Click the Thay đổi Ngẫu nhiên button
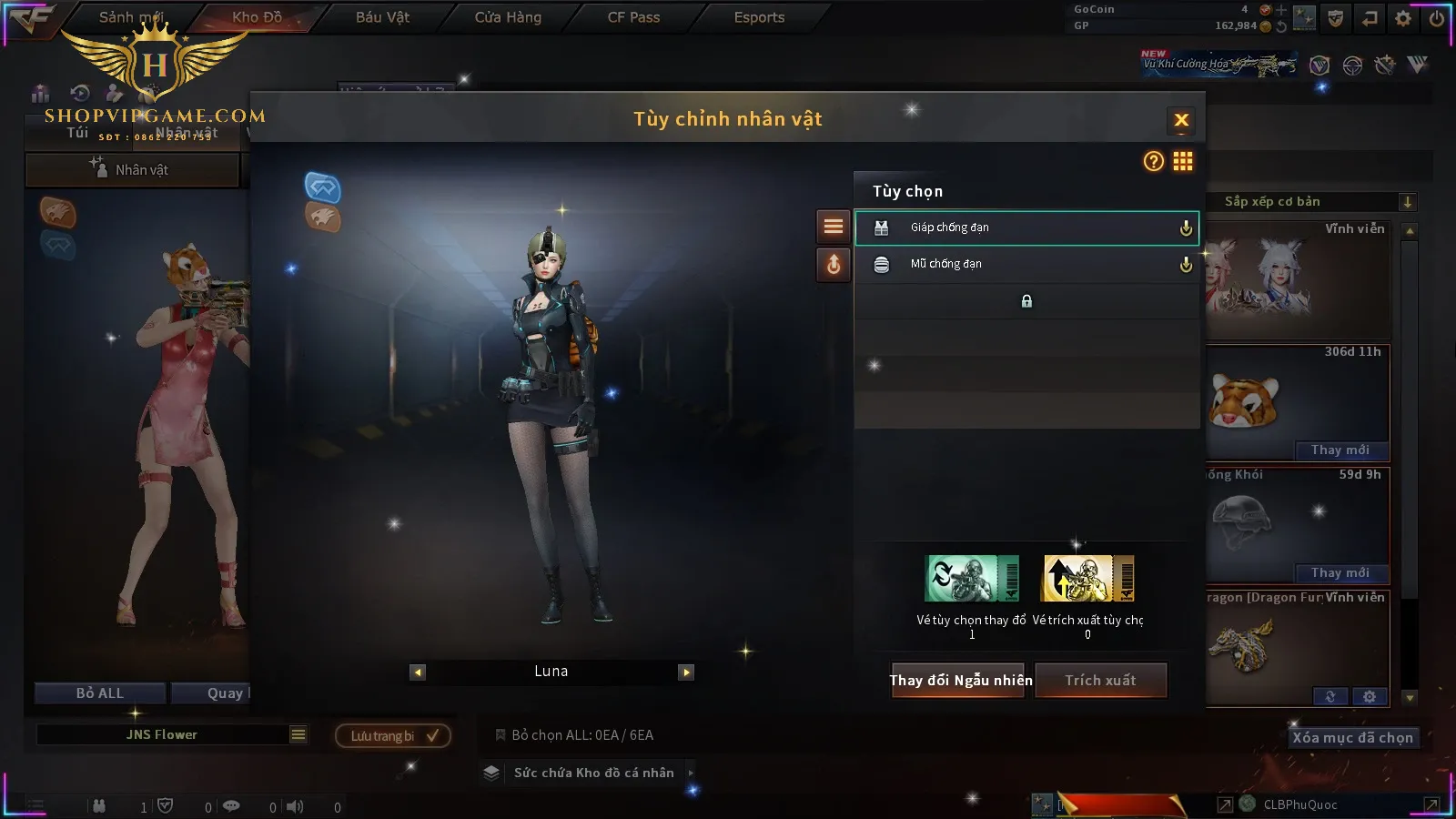This screenshot has width=1456, height=819. click(x=960, y=680)
